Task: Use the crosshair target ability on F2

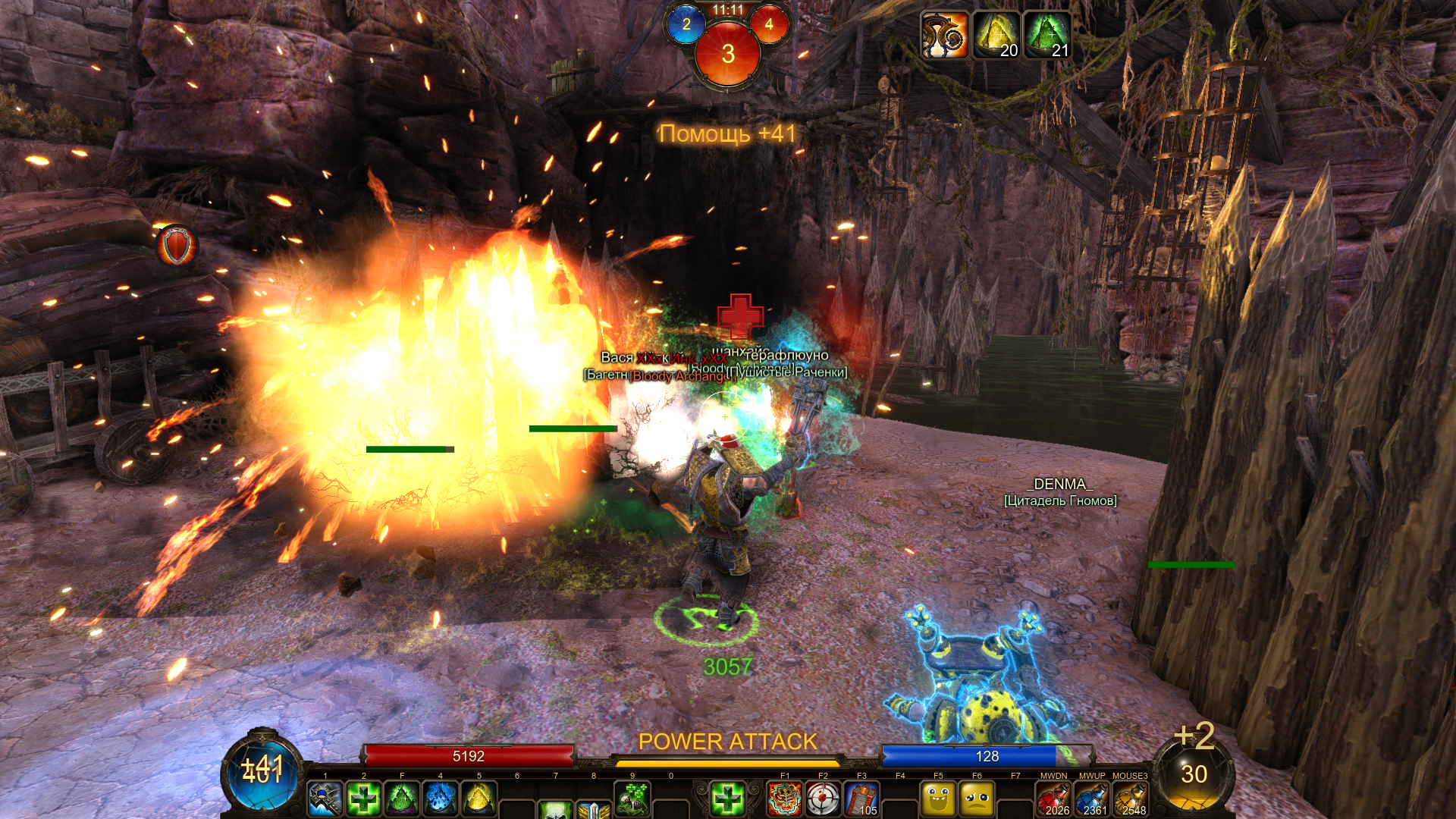Action: [823, 799]
